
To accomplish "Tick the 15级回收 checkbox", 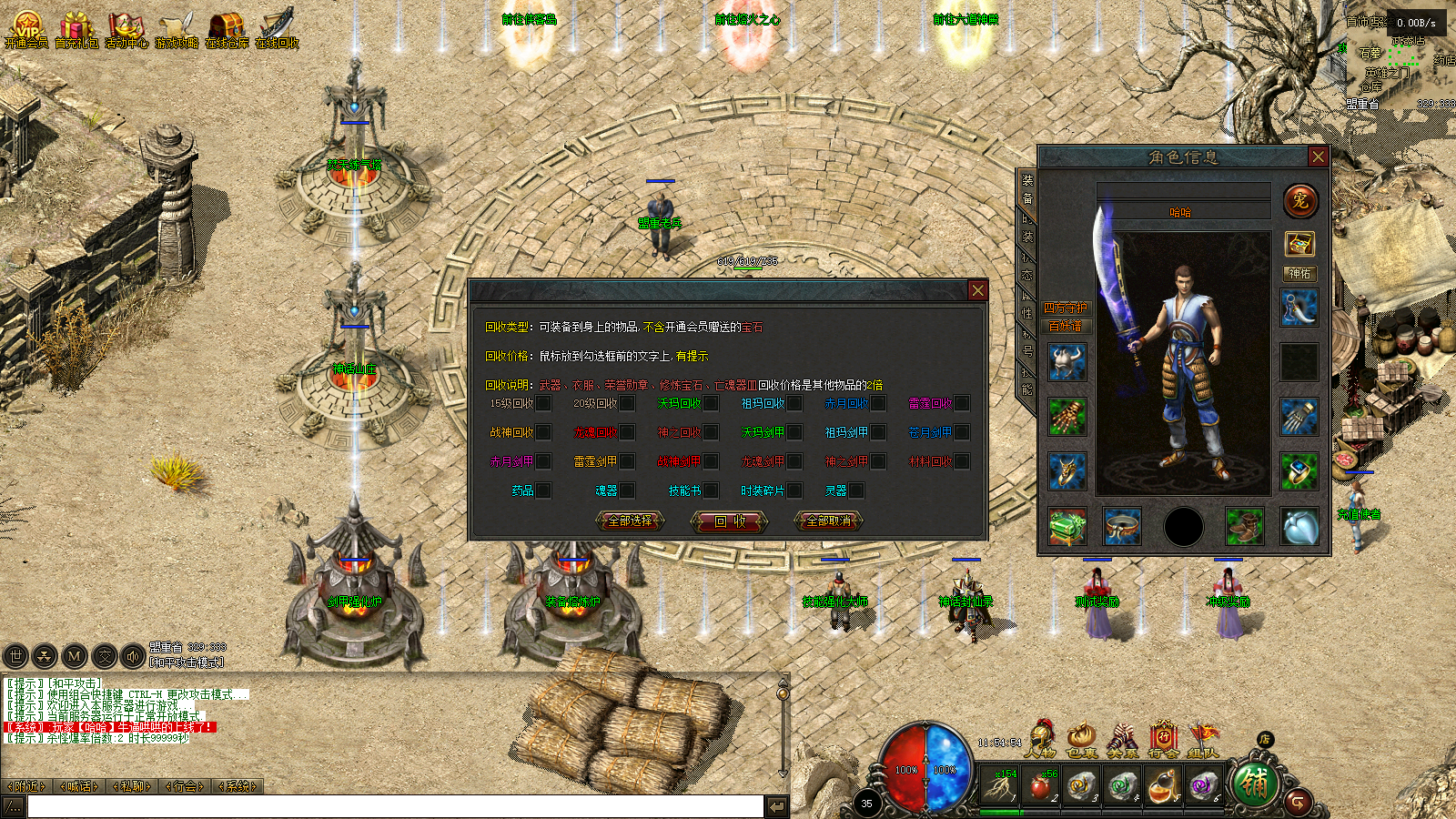I will pos(543,403).
